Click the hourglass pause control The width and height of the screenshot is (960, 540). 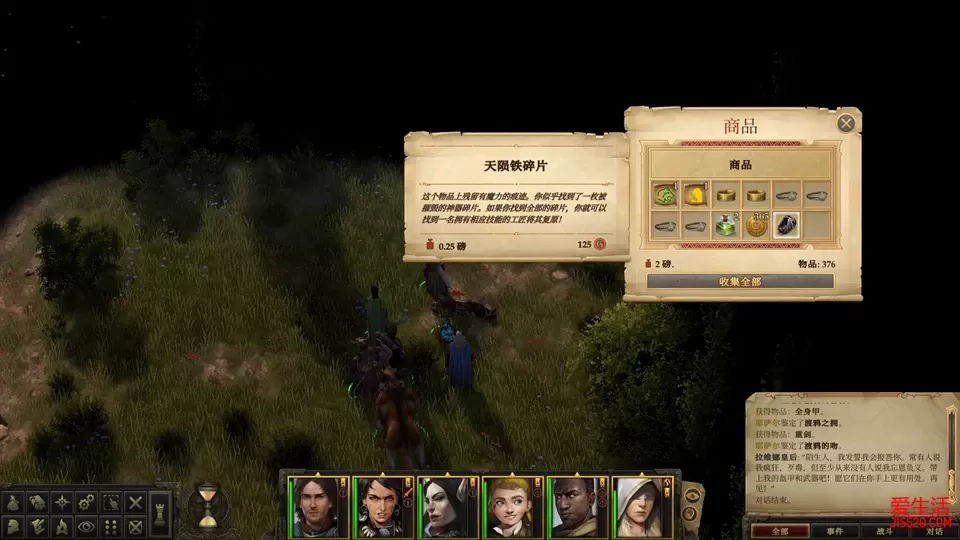(207, 507)
